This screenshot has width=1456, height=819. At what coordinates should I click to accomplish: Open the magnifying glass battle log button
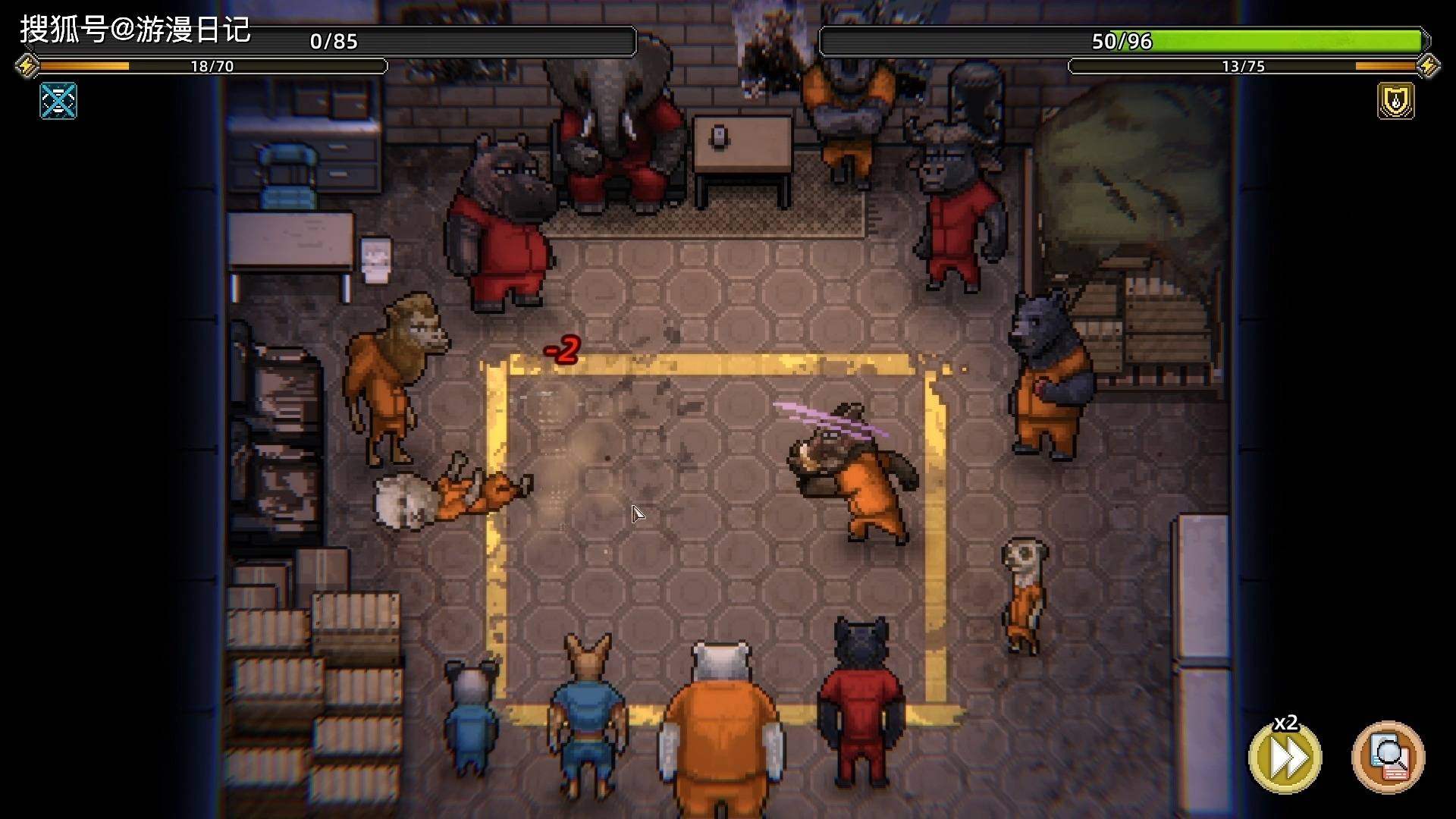click(x=1388, y=757)
